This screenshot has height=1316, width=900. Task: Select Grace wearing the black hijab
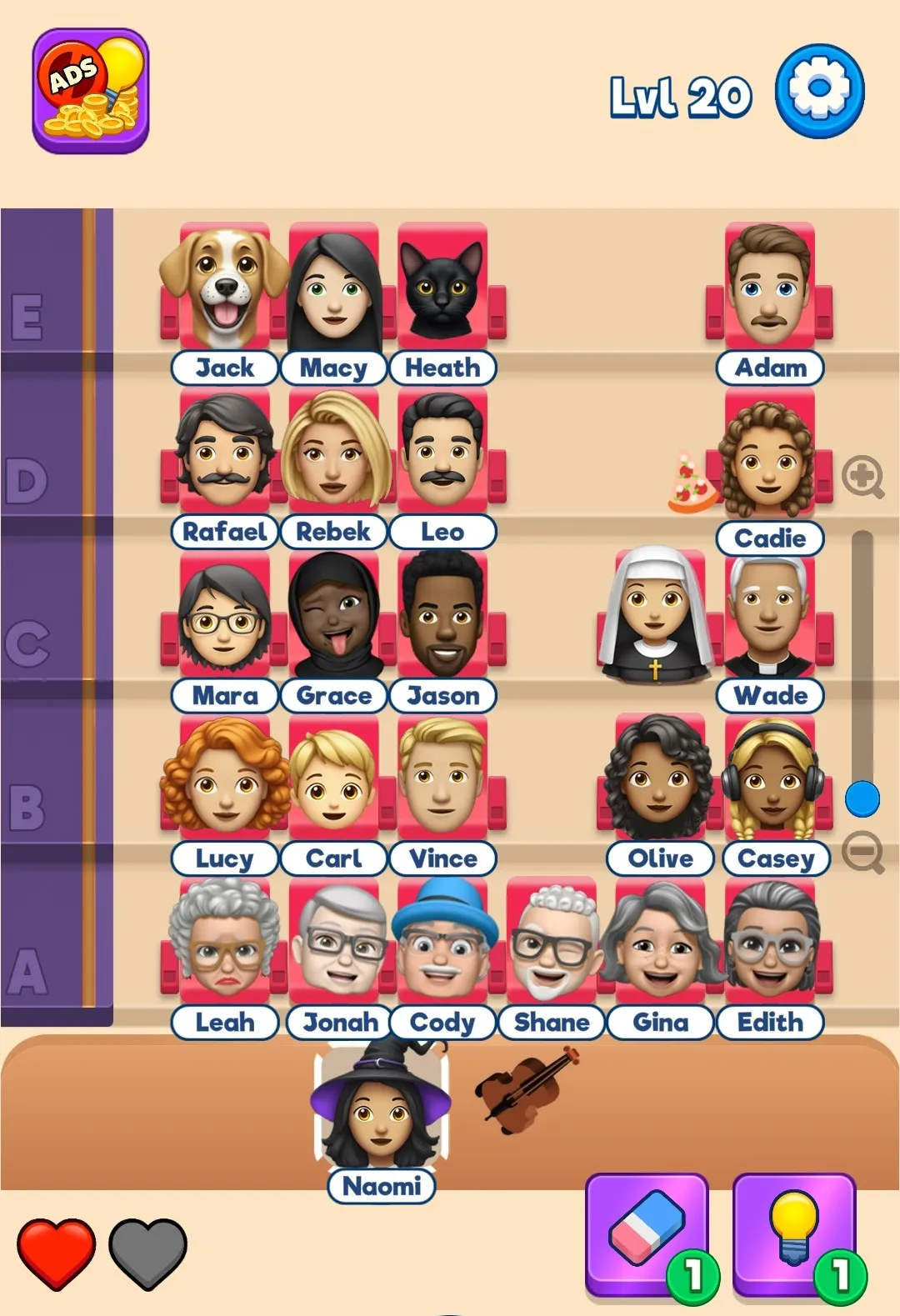(334, 617)
